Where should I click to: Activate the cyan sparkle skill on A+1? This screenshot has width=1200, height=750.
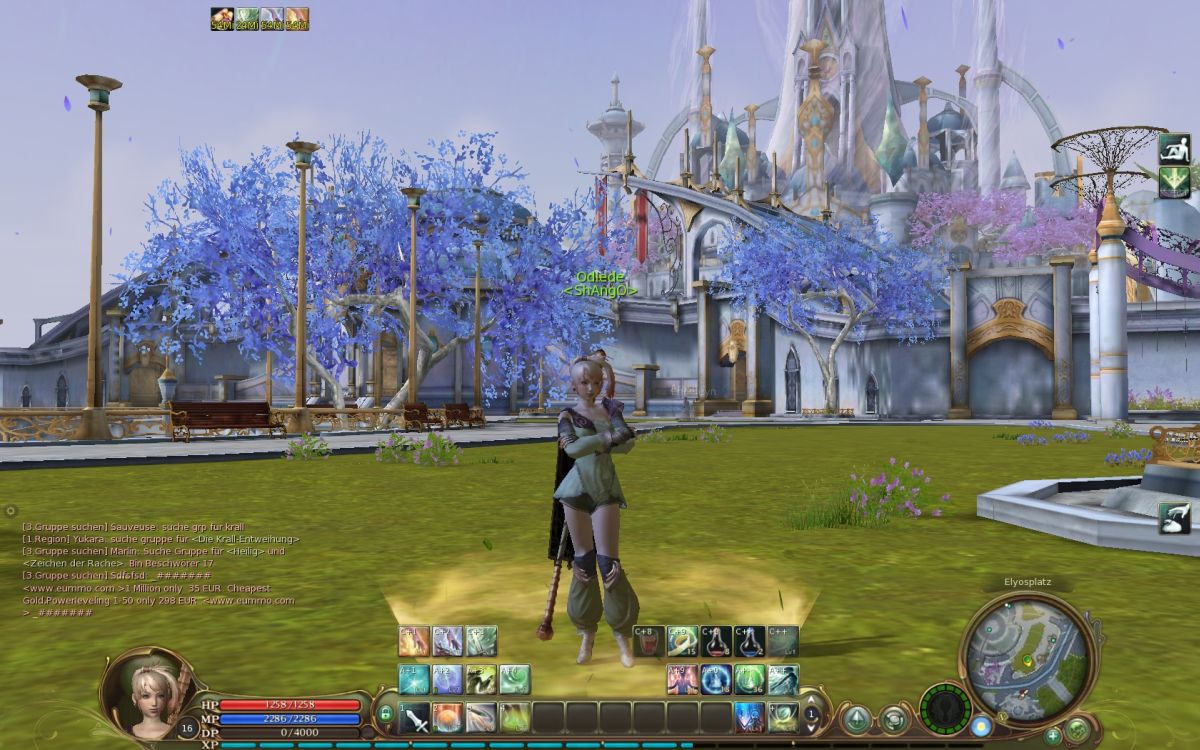click(414, 680)
